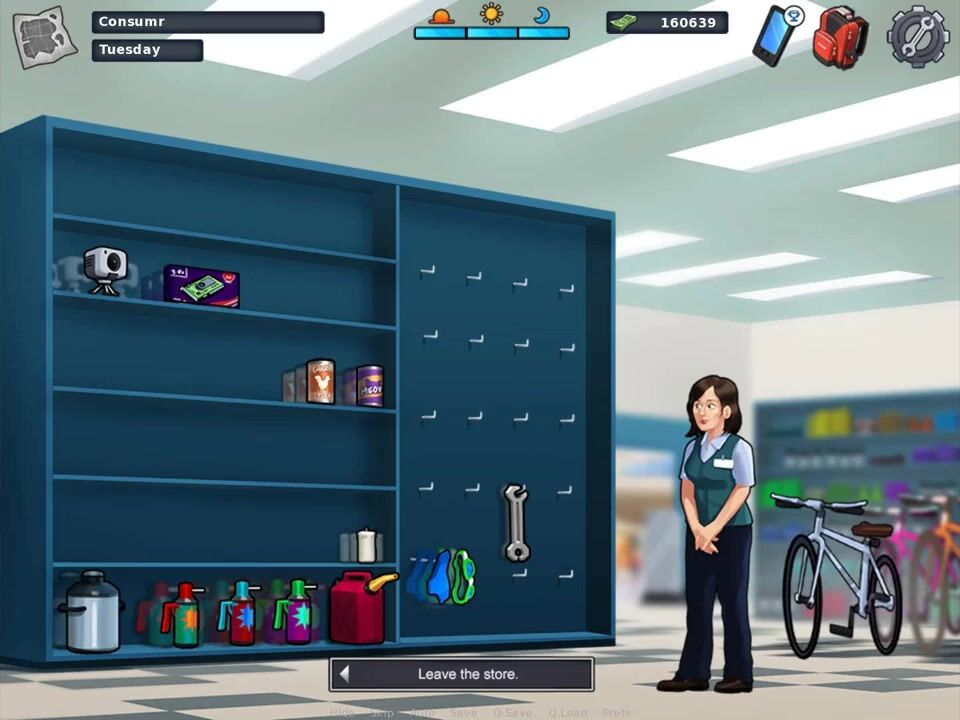960x720 pixels.
Task: Select the graphics card box
Action: click(202, 286)
